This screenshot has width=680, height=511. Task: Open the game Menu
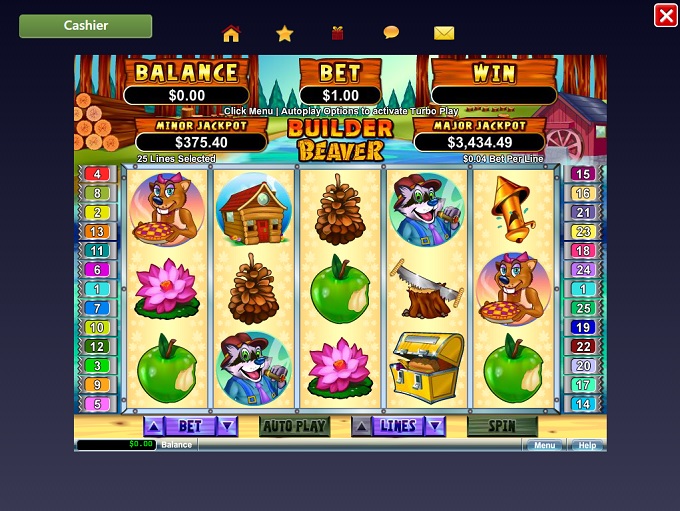click(x=543, y=445)
